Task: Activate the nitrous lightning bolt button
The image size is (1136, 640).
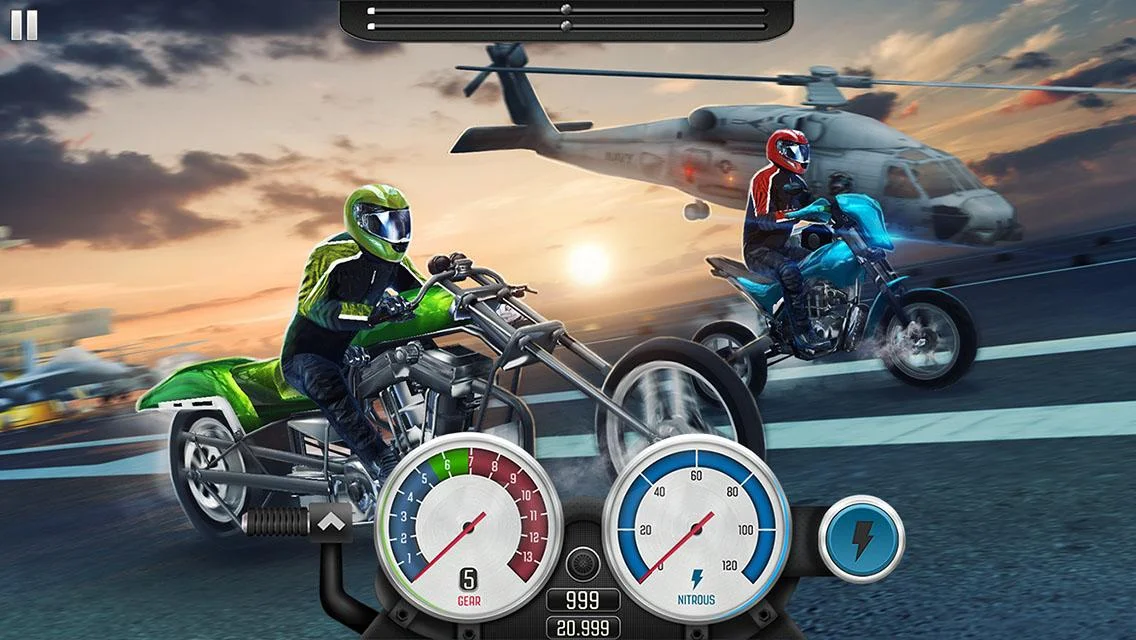Action: 861,540
